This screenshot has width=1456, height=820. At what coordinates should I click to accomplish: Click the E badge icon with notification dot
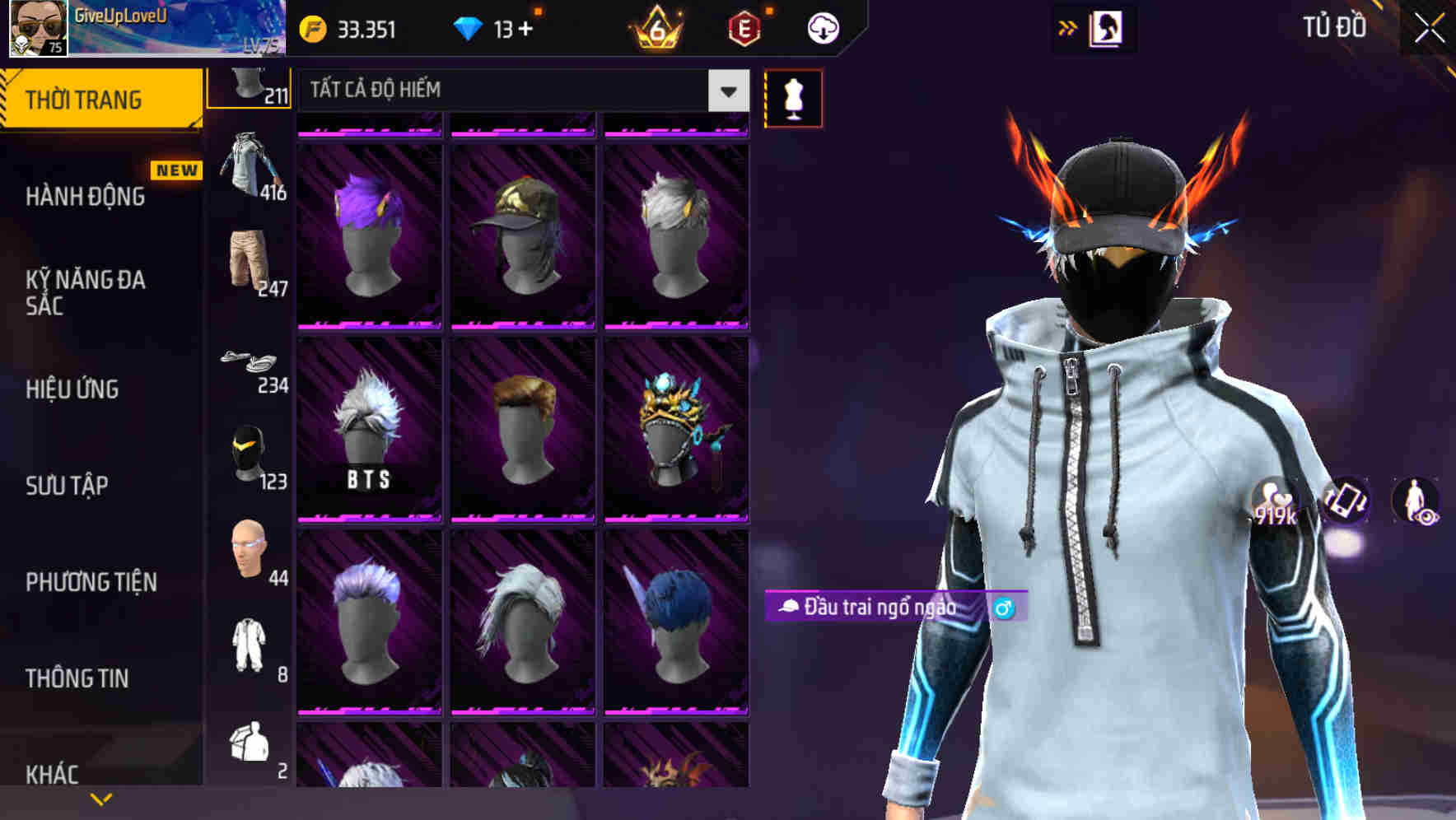pos(744,27)
